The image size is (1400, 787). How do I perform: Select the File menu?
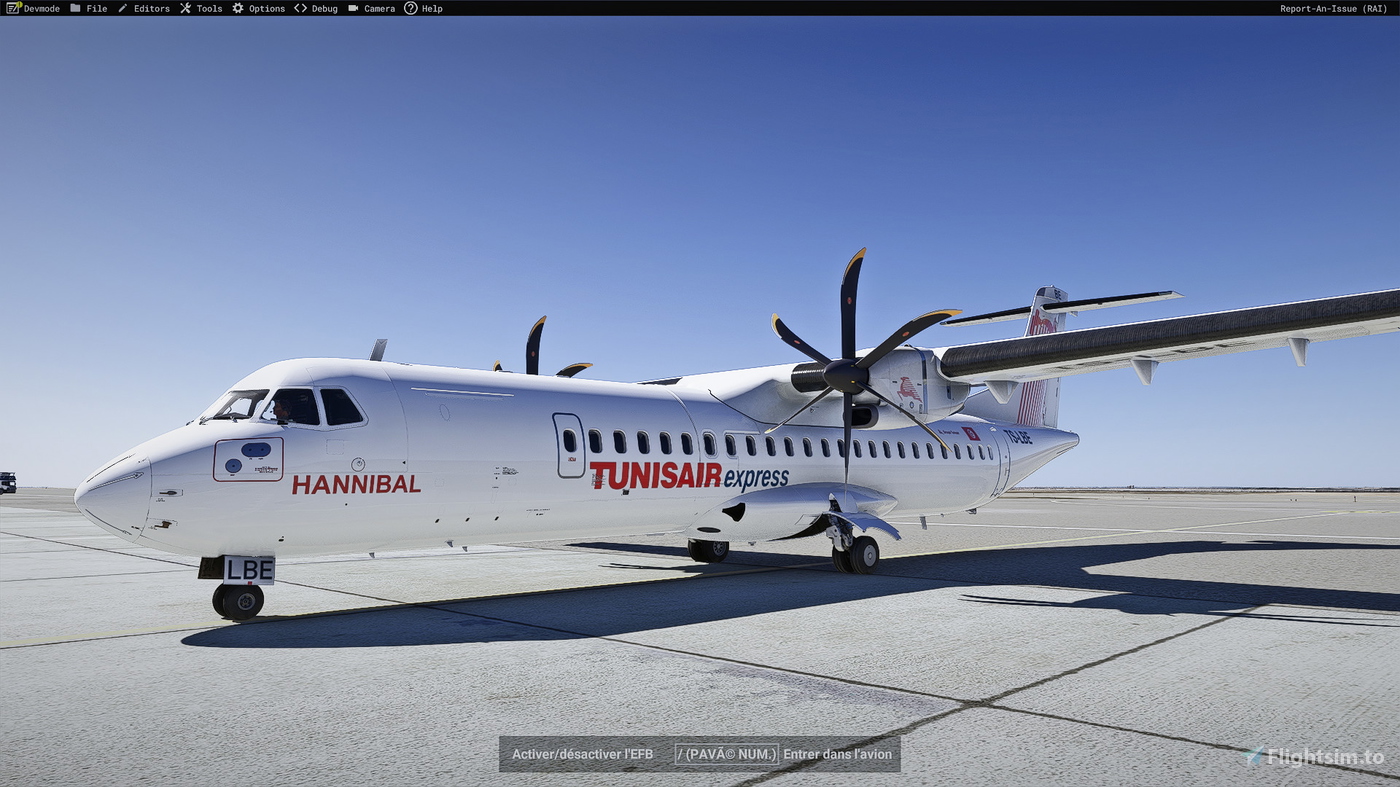[95, 8]
